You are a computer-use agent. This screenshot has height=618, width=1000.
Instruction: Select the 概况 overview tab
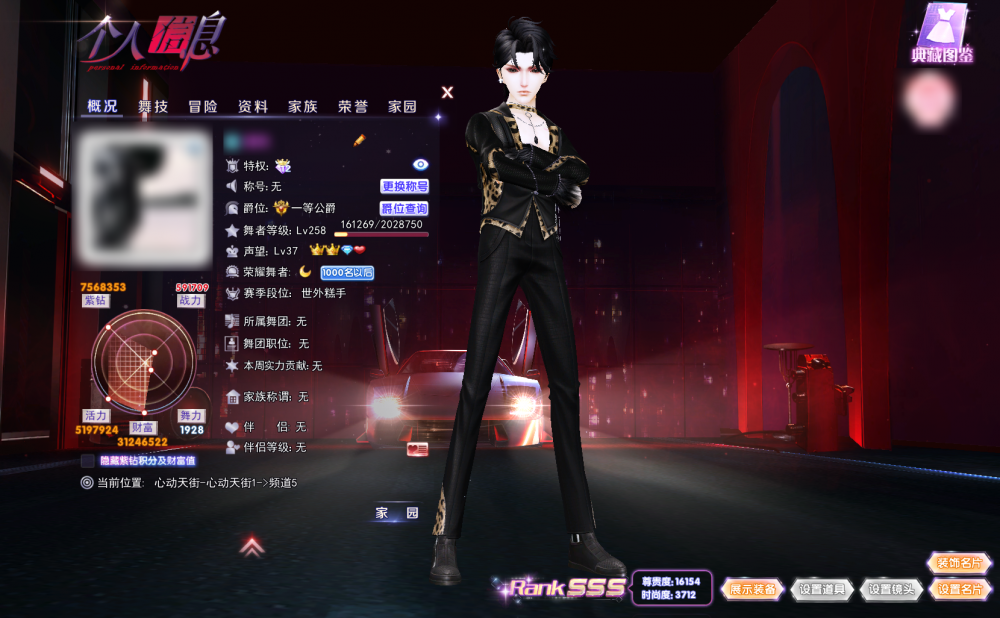click(102, 107)
